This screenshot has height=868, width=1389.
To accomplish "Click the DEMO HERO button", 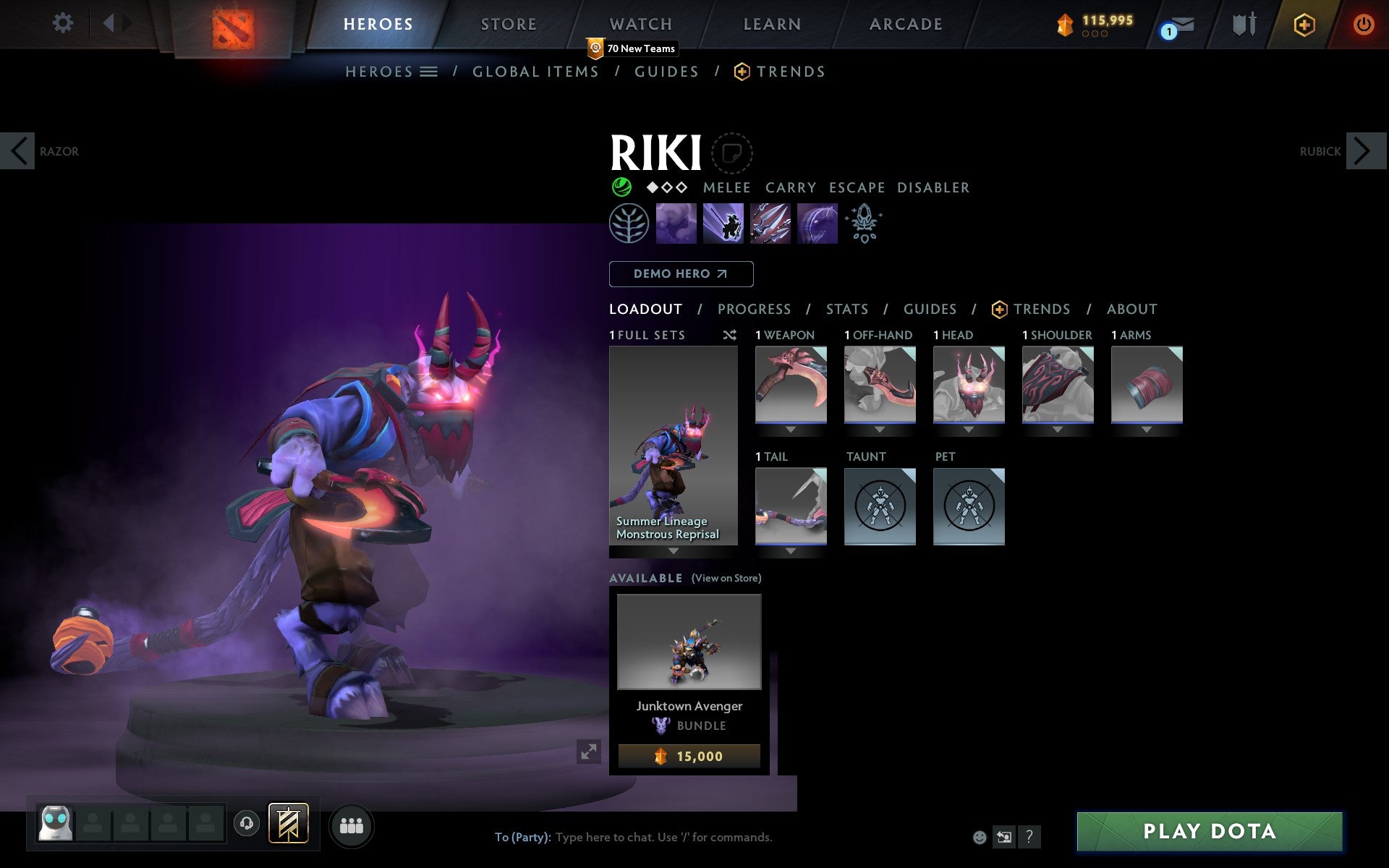I will (681, 274).
